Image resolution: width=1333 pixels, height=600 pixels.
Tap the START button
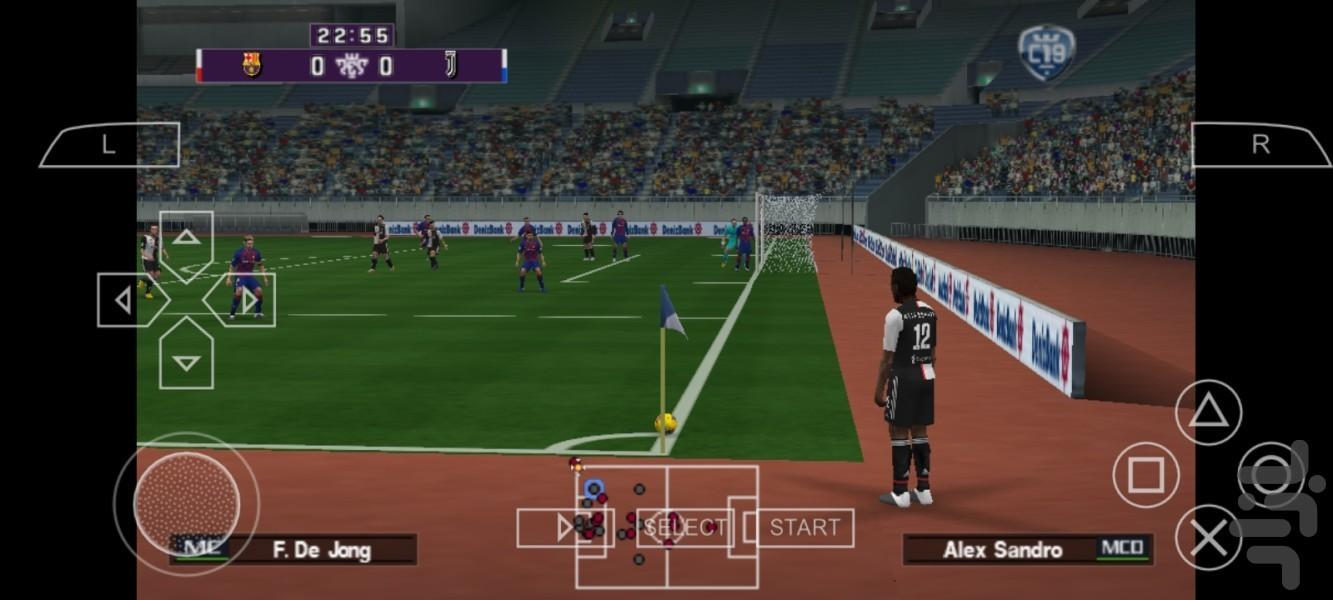804,528
